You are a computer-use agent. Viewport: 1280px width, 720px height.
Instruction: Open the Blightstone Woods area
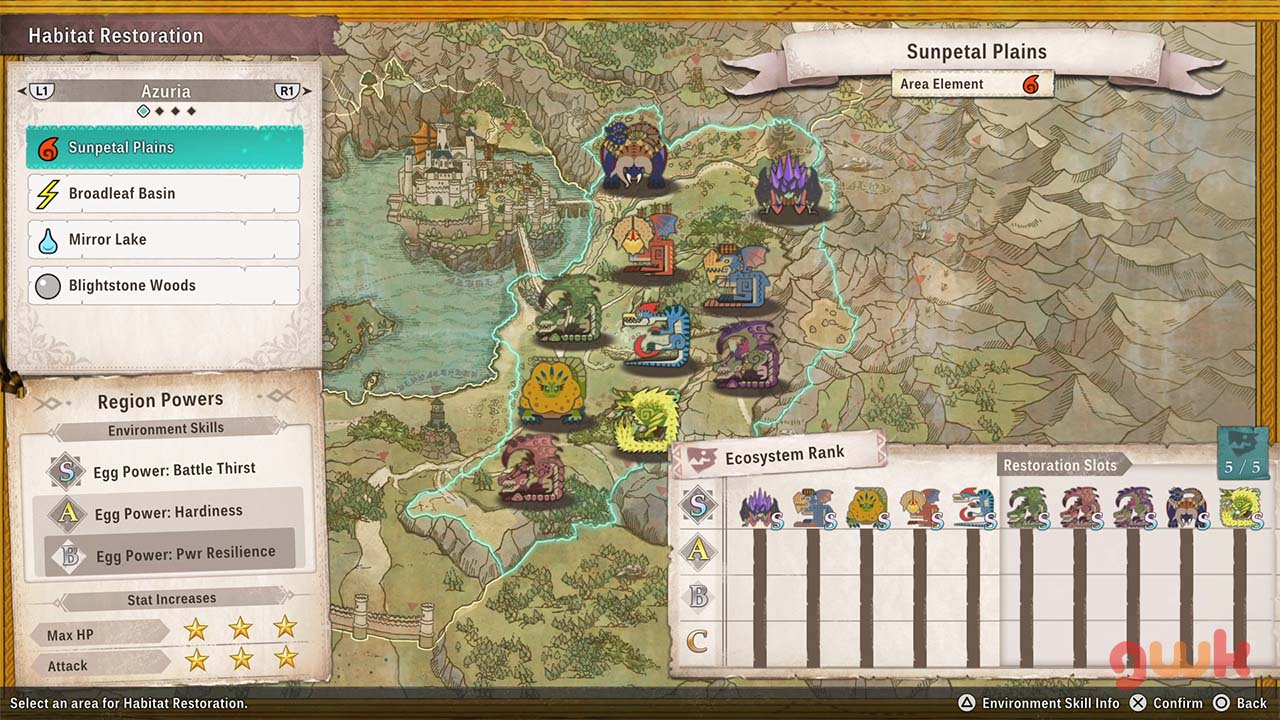(164, 286)
